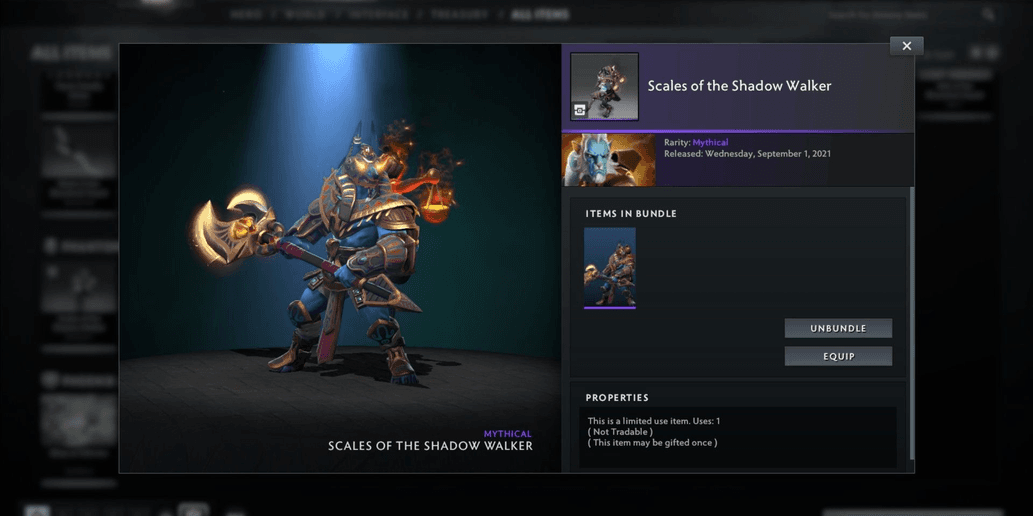1033x516 pixels.
Task: Open the hero portrait next to Rarity
Action: coord(609,160)
